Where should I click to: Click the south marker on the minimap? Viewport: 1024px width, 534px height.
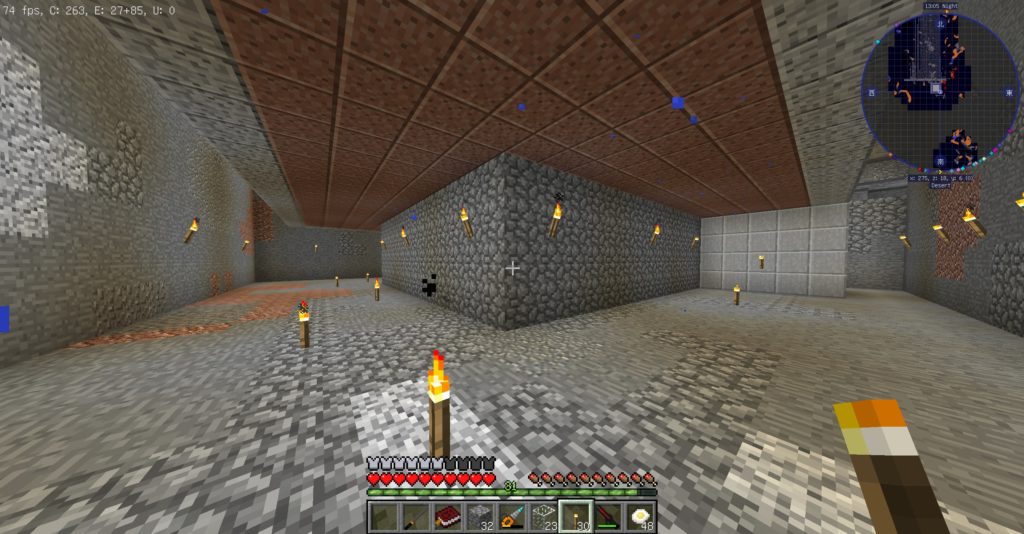point(940,160)
